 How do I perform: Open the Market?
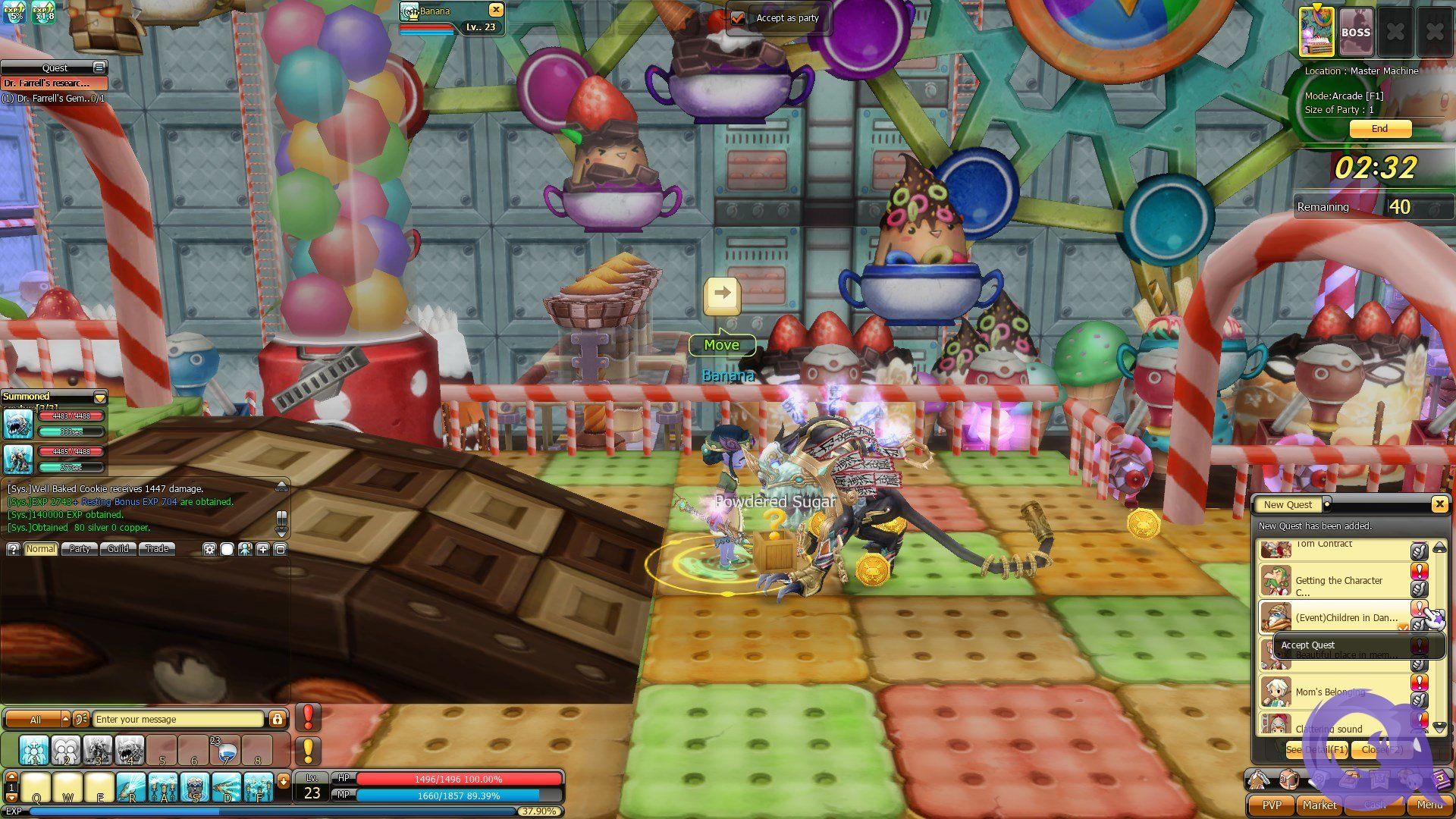[x=1319, y=805]
